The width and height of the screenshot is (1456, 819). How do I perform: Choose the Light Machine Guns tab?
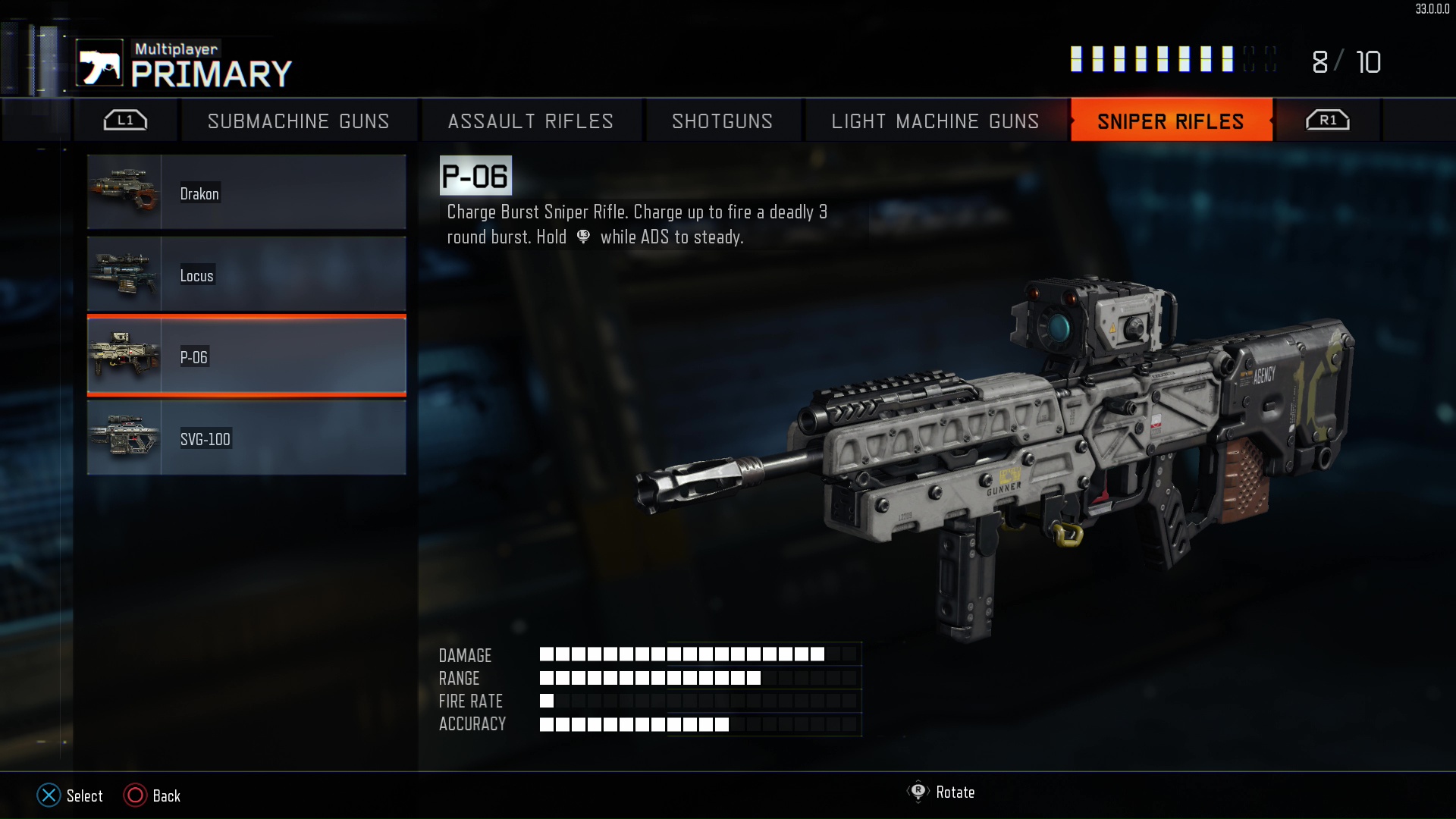pyautogui.click(x=935, y=121)
